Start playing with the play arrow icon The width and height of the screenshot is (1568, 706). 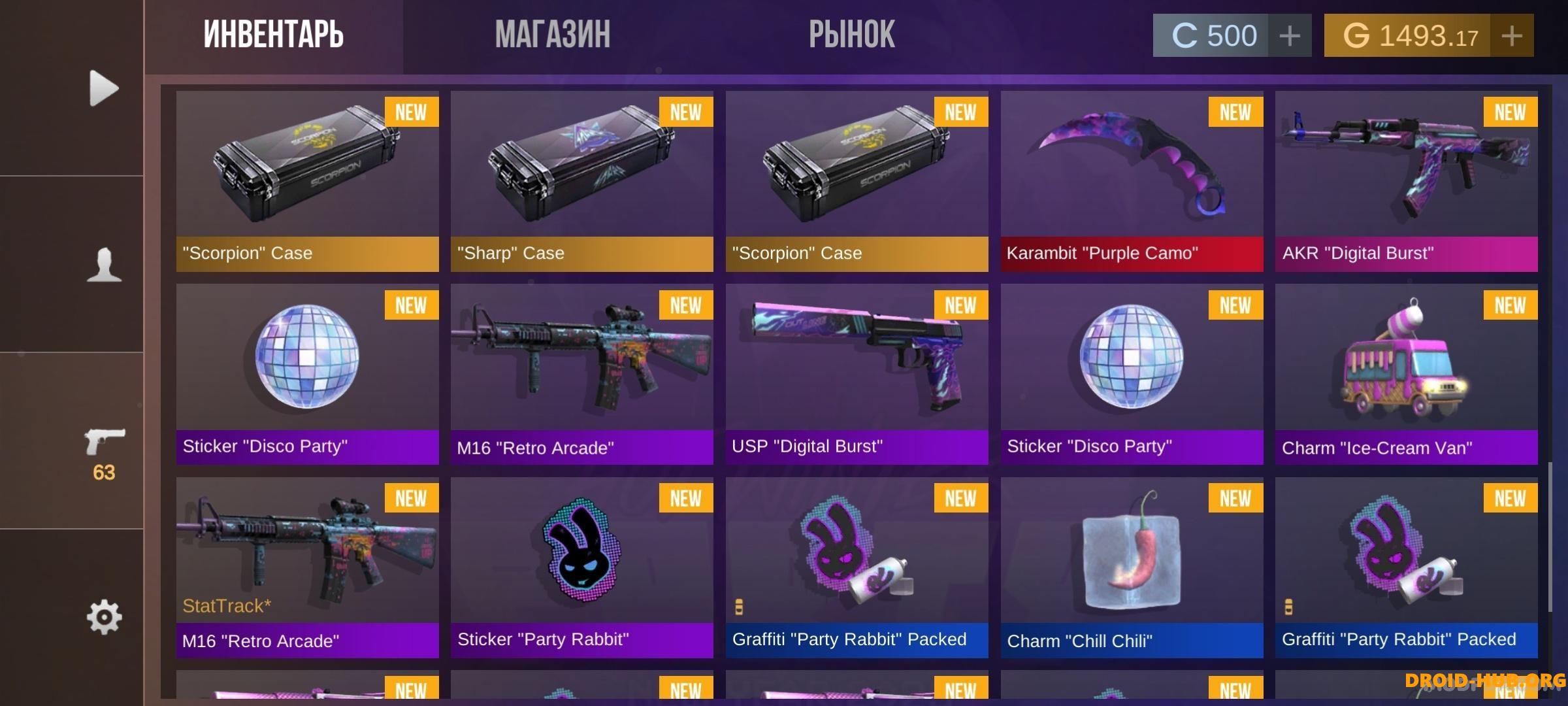(104, 88)
